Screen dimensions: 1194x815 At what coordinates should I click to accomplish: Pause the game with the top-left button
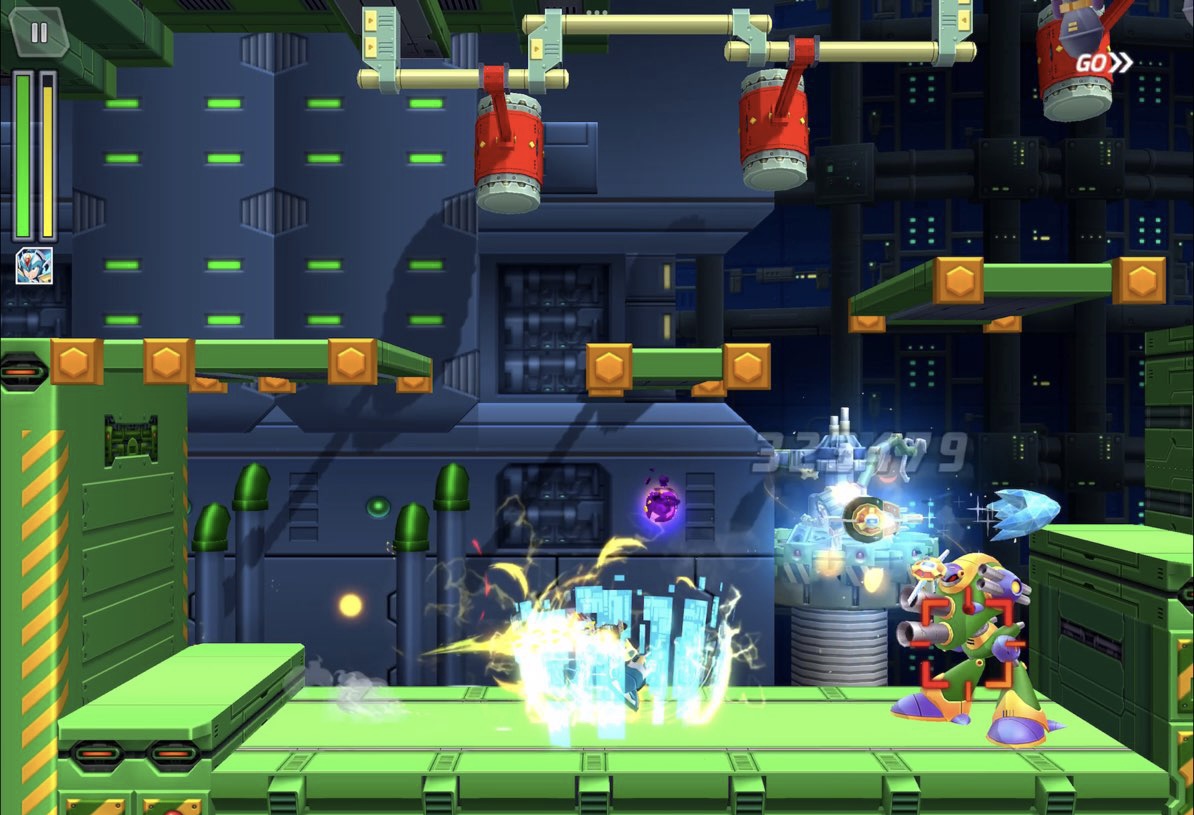[39, 32]
